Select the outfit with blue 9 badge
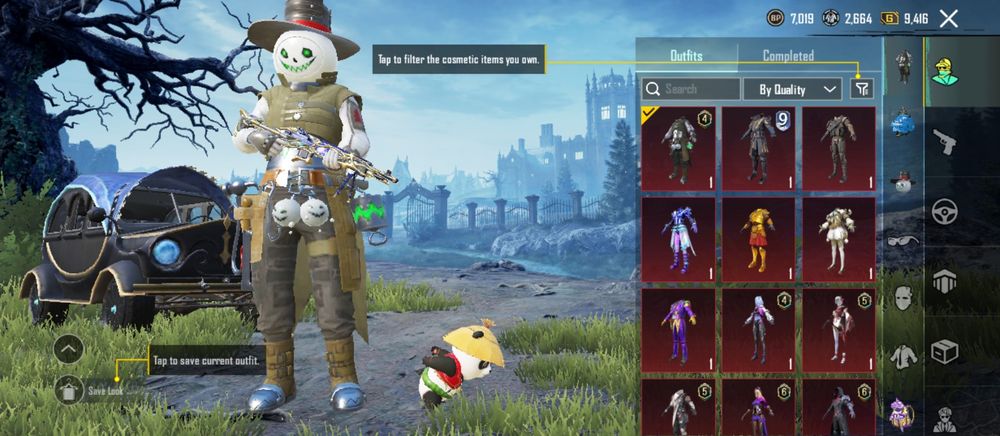 [x=758, y=148]
